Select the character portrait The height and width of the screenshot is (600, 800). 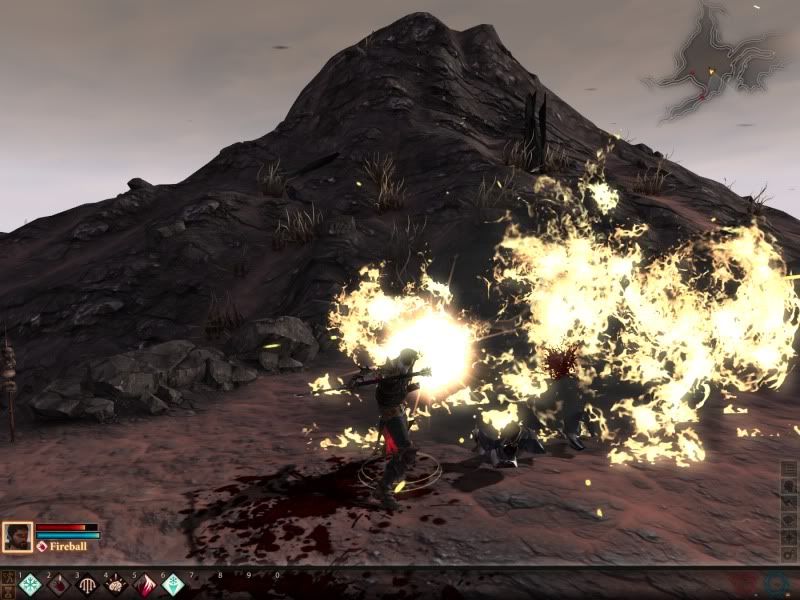pos(17,537)
